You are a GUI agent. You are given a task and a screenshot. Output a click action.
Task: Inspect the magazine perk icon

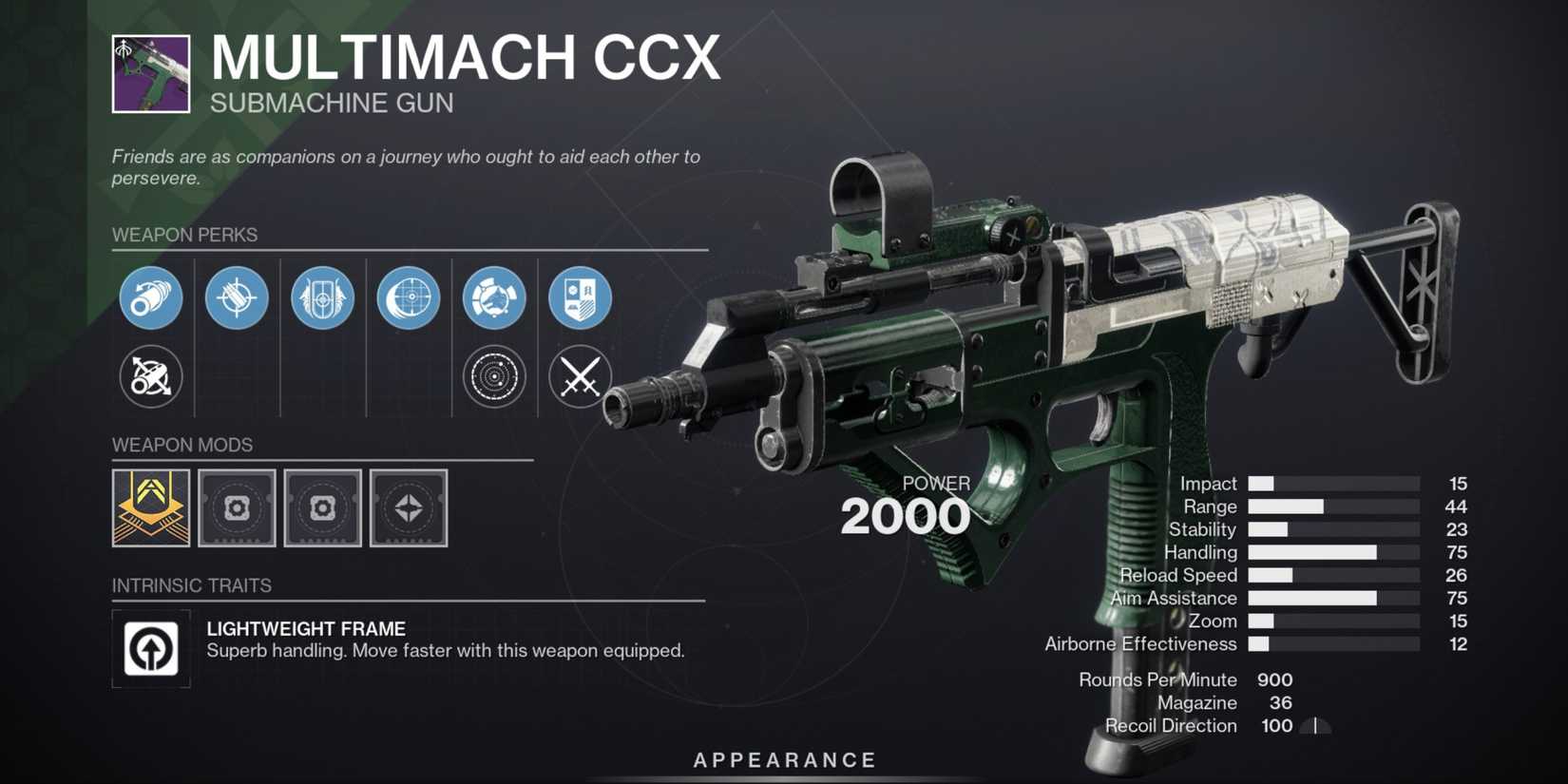click(236, 297)
